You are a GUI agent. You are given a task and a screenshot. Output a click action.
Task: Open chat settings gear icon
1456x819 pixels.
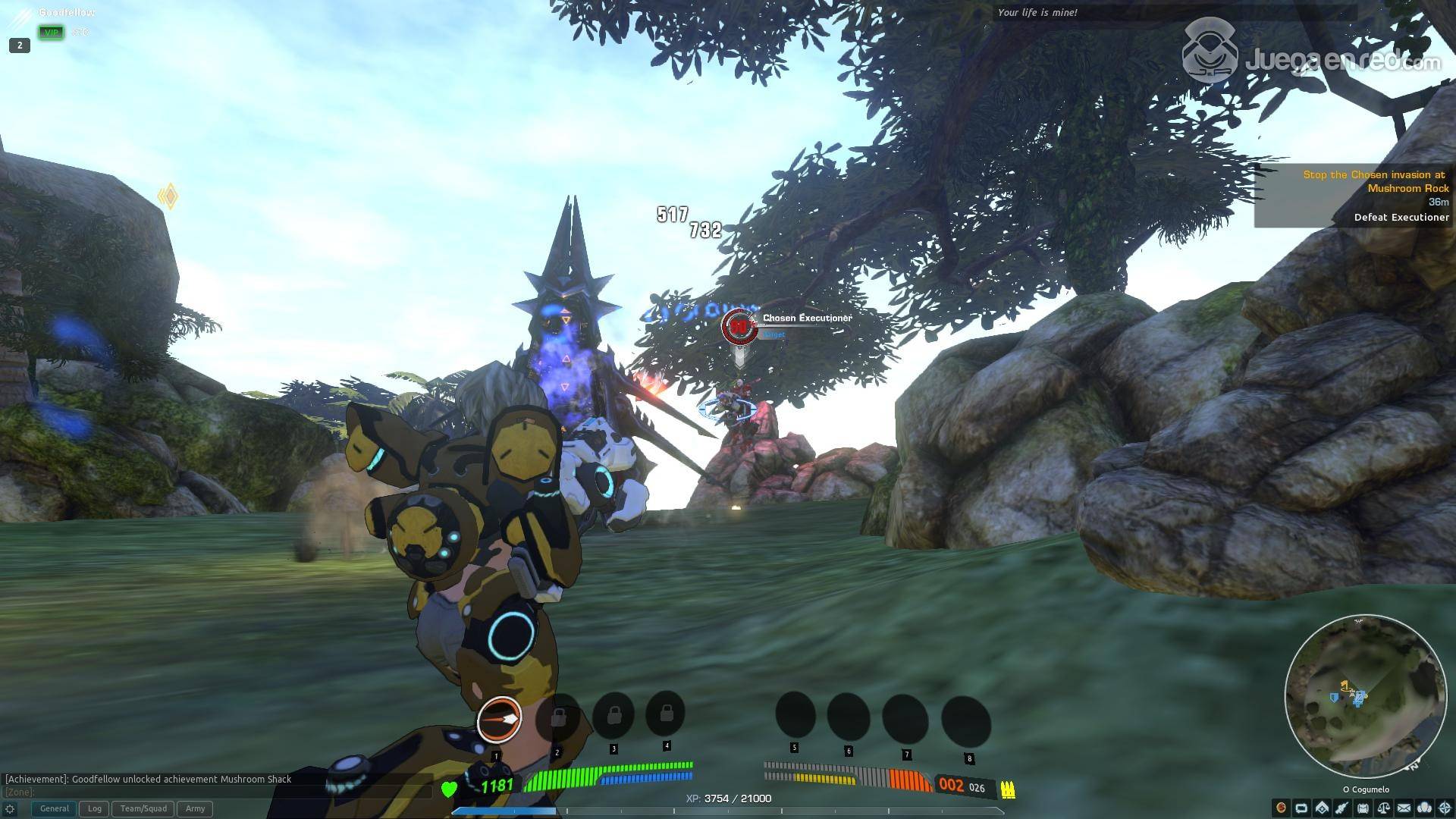10,809
